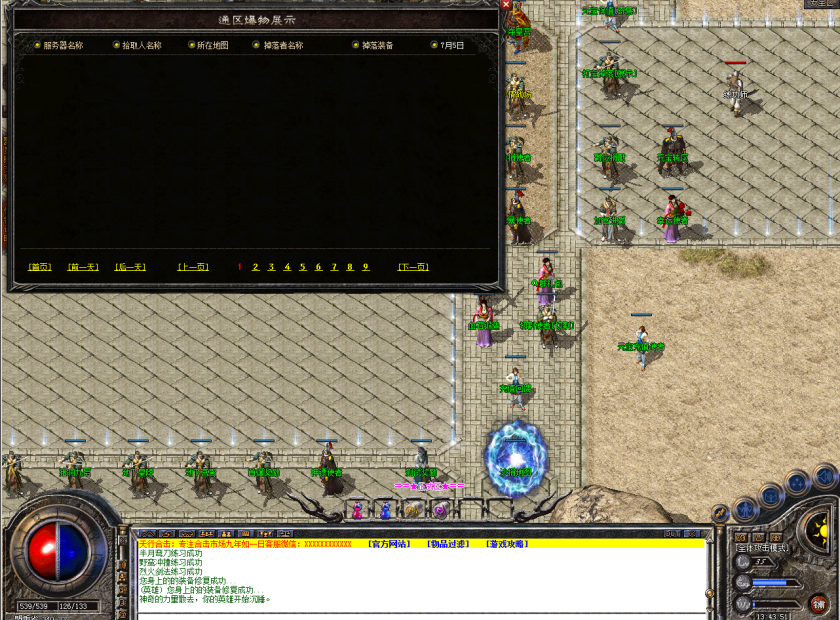Jump to page 9 of drop list
Viewport: 840px width, 620px height.
[366, 267]
